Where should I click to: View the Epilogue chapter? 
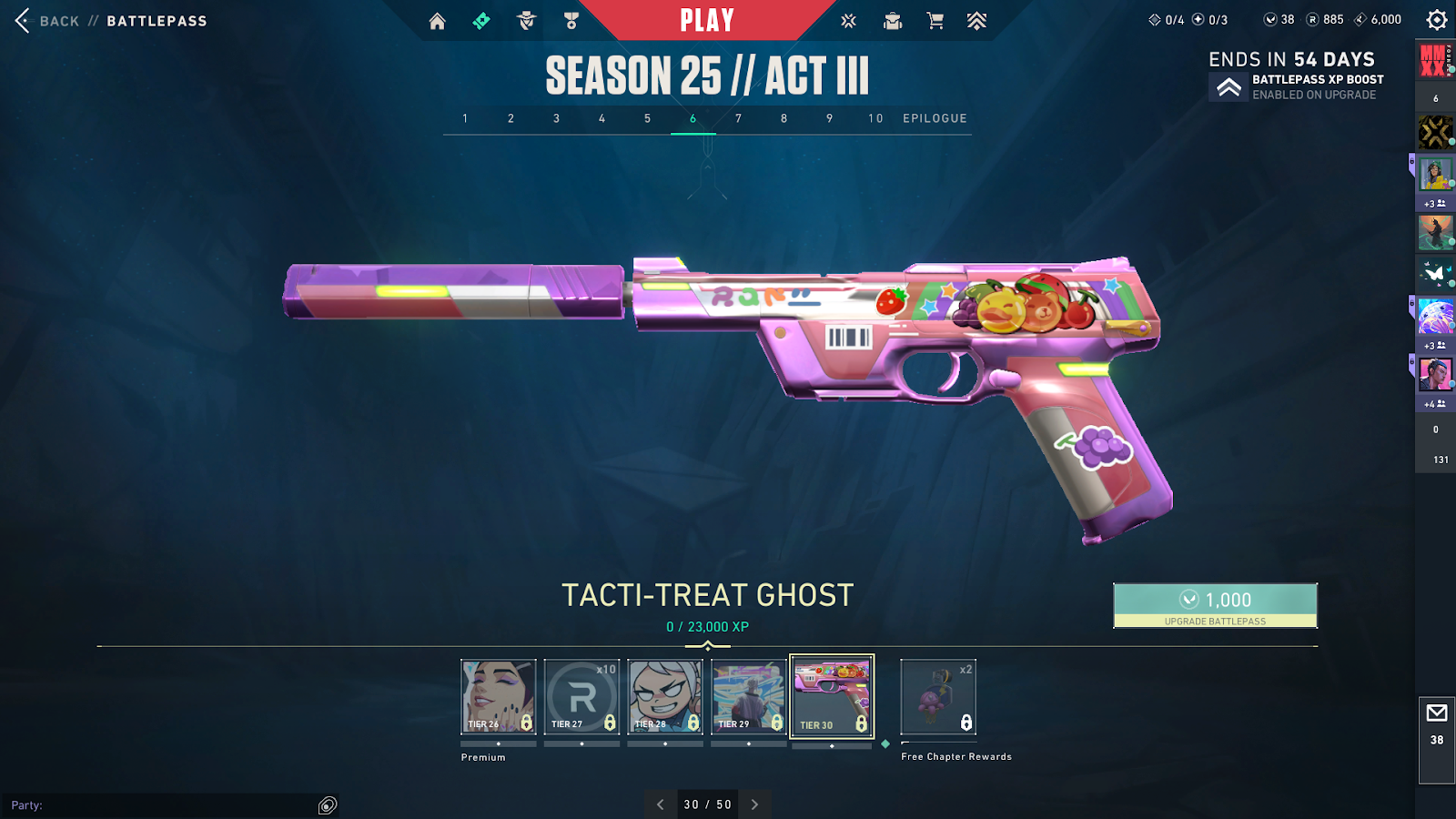click(935, 118)
